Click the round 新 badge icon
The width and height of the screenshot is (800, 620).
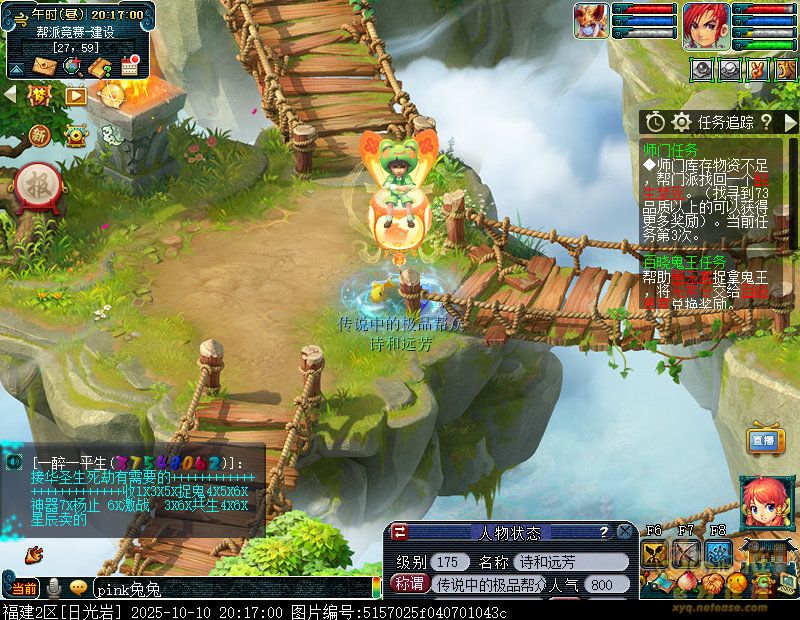point(39,134)
